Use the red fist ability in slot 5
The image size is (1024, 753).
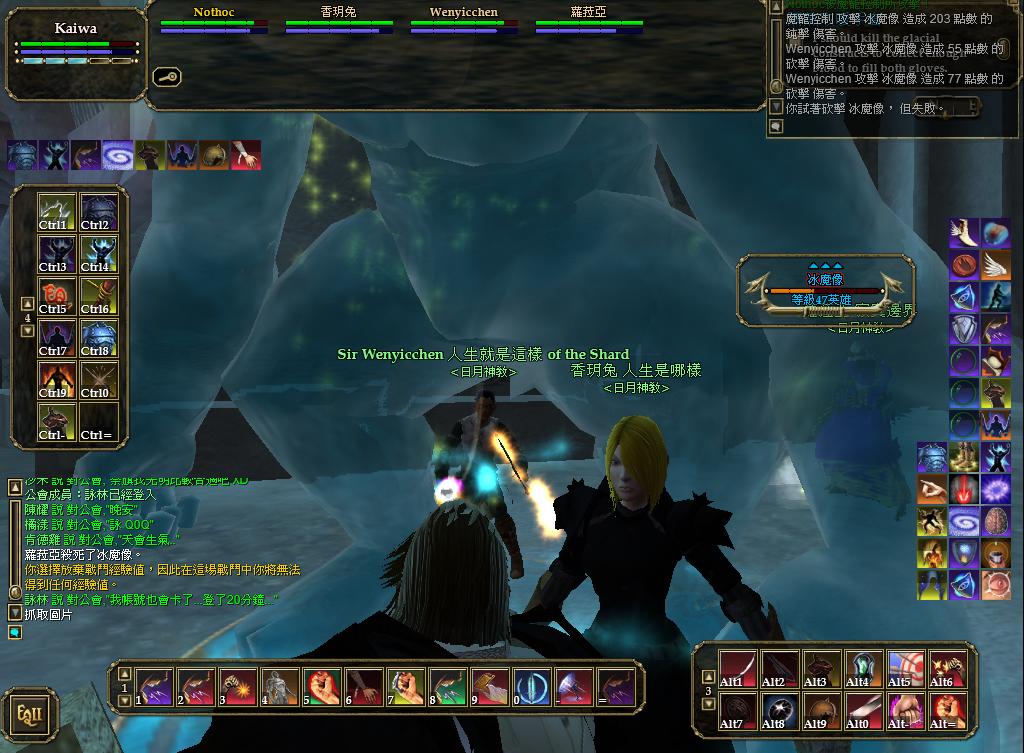click(318, 687)
